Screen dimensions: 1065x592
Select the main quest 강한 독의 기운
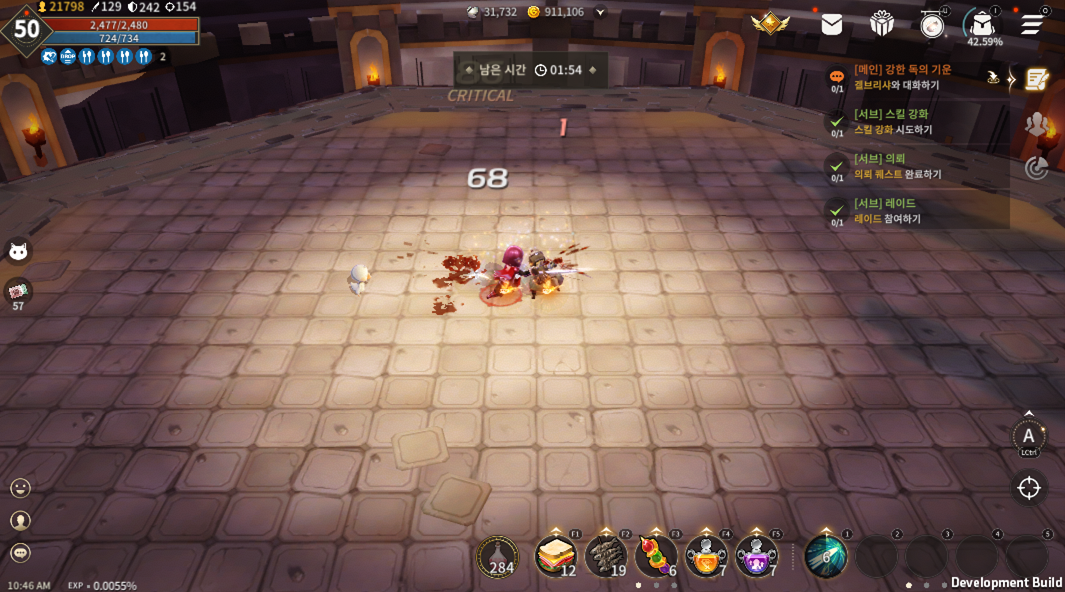coord(903,77)
